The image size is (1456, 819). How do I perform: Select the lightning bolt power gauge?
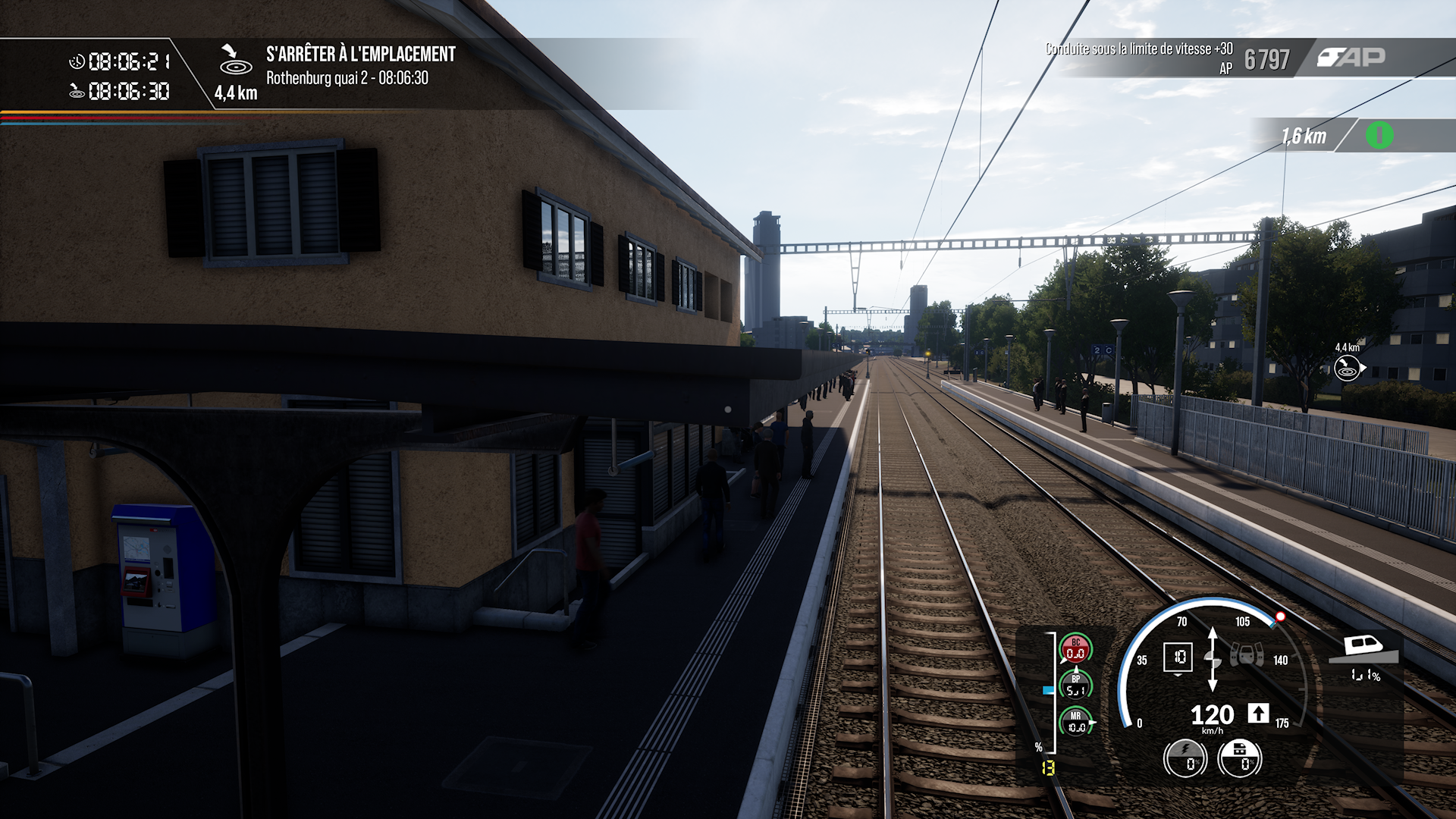pos(1185,758)
